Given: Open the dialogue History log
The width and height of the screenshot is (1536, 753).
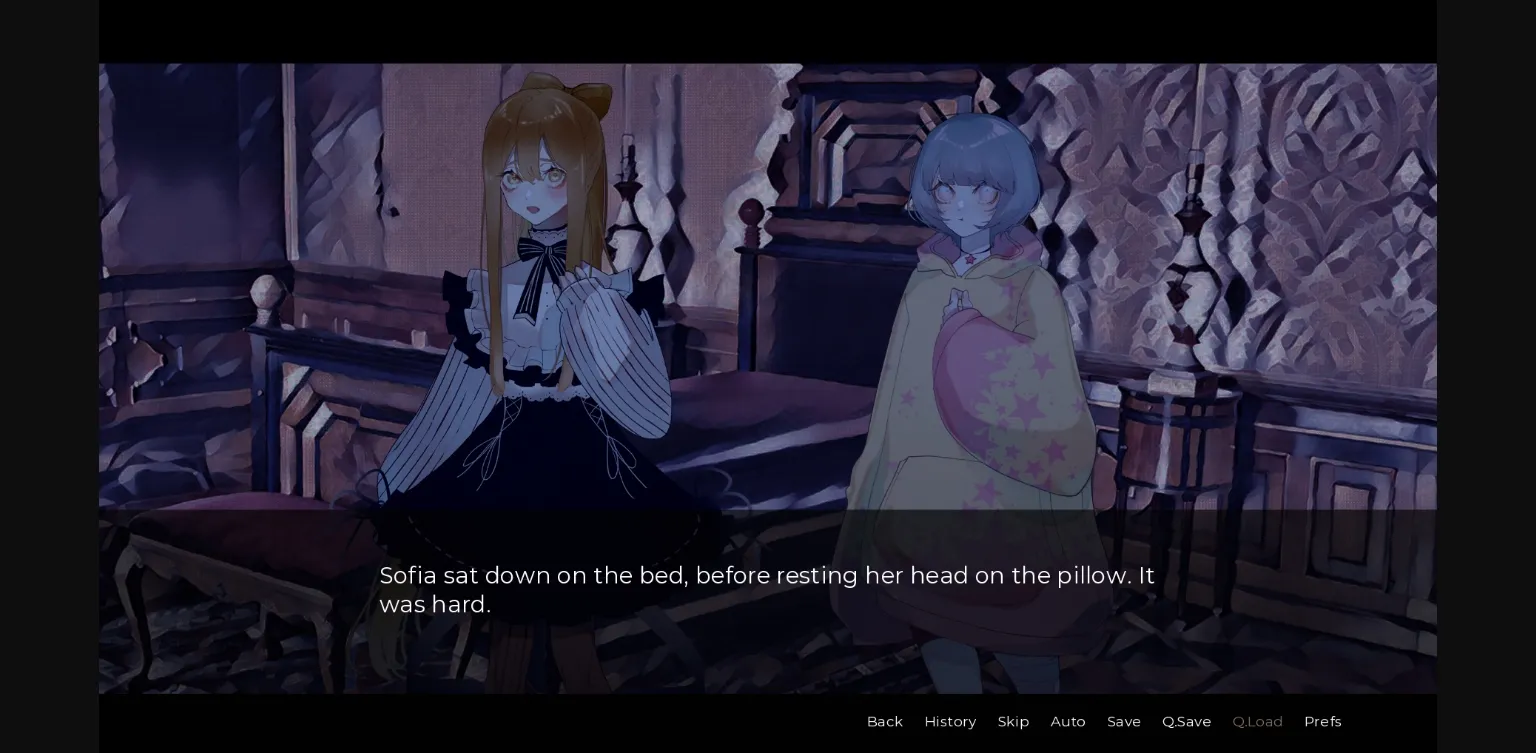Looking at the screenshot, I should tap(950, 721).
